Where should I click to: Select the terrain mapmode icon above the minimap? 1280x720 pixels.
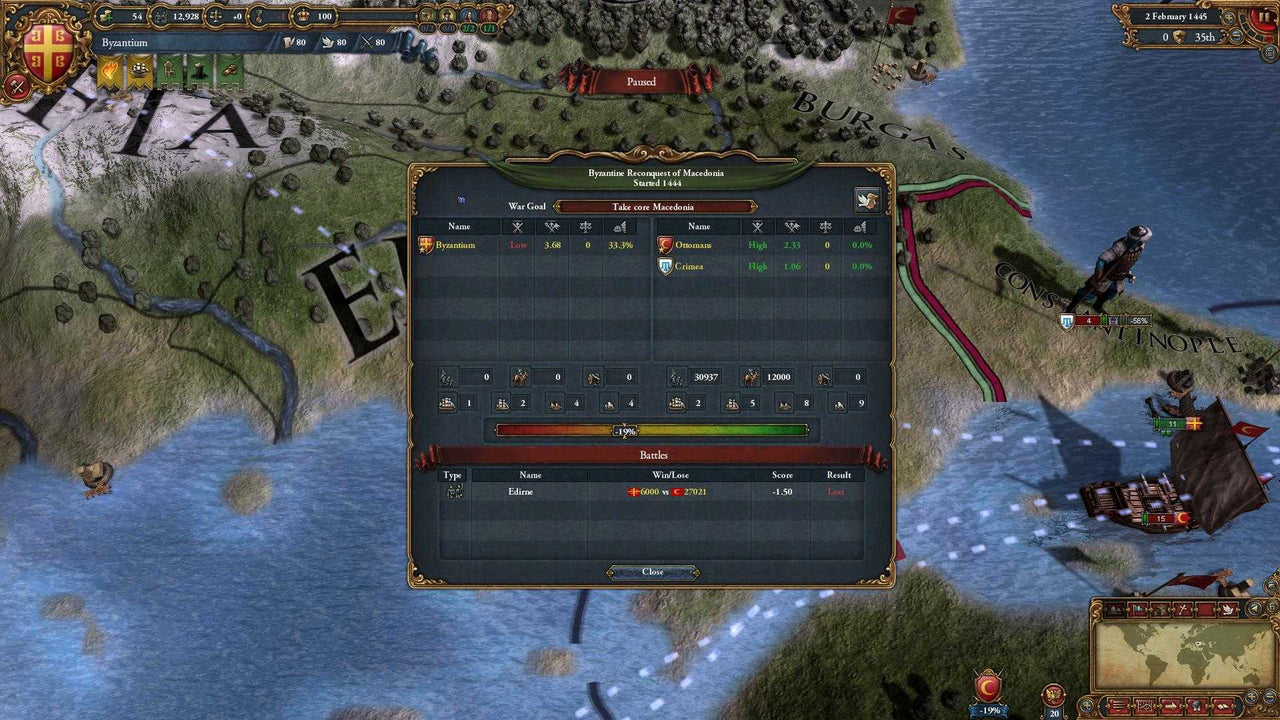pyautogui.click(x=1115, y=608)
